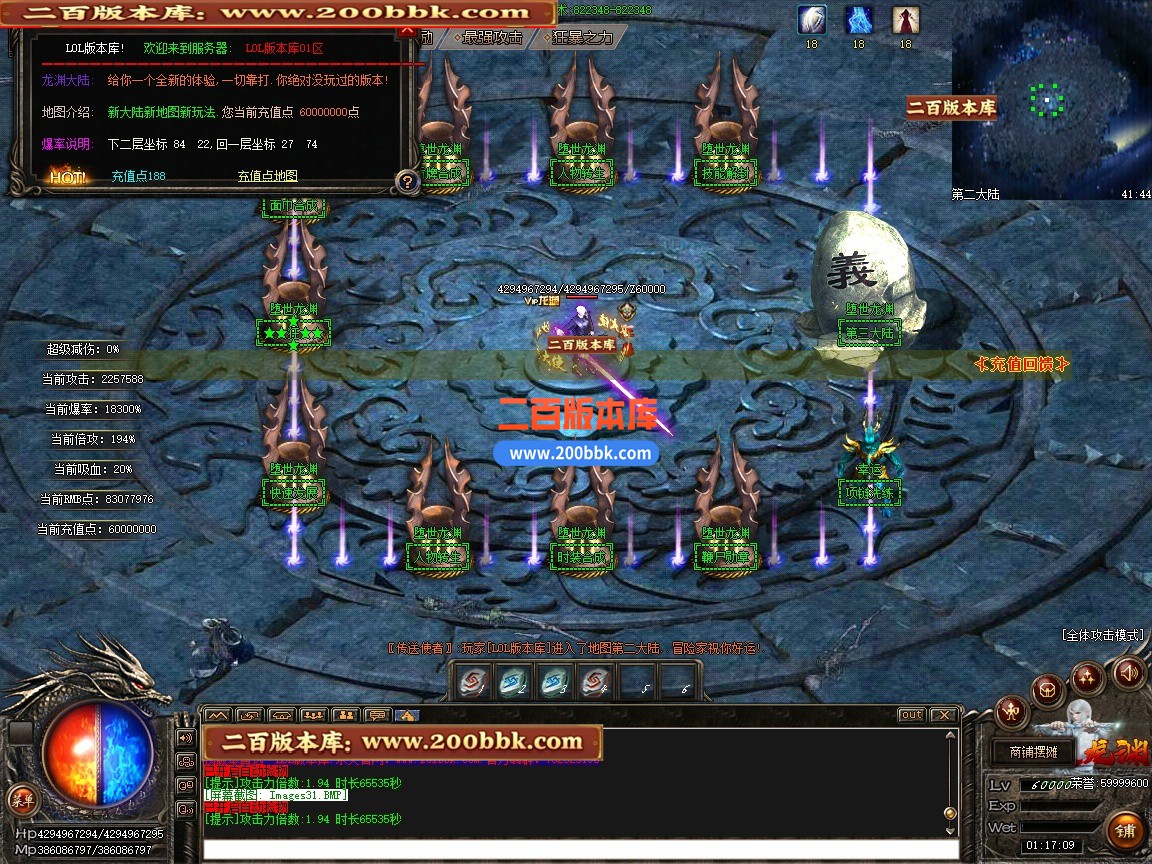Screen dimensions: 1152x864
Task: Open the bag chest icon
Action: point(1047,689)
